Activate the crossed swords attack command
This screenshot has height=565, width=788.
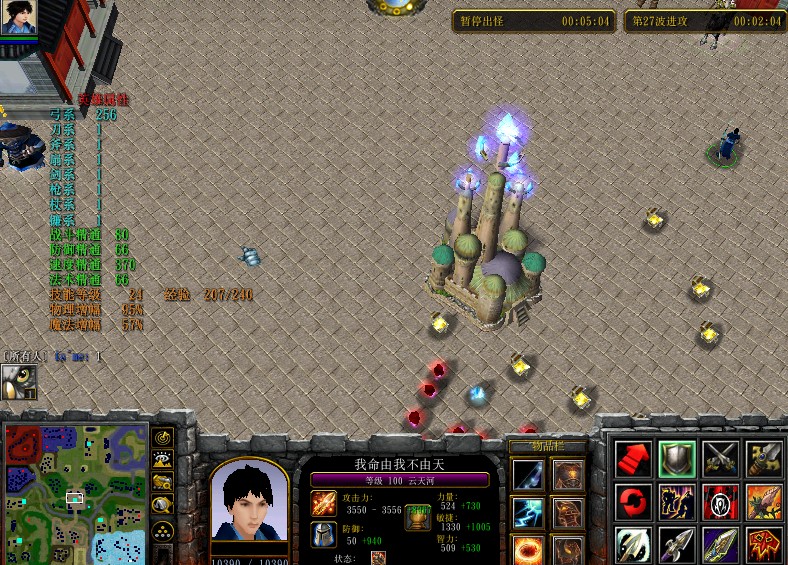[720, 458]
